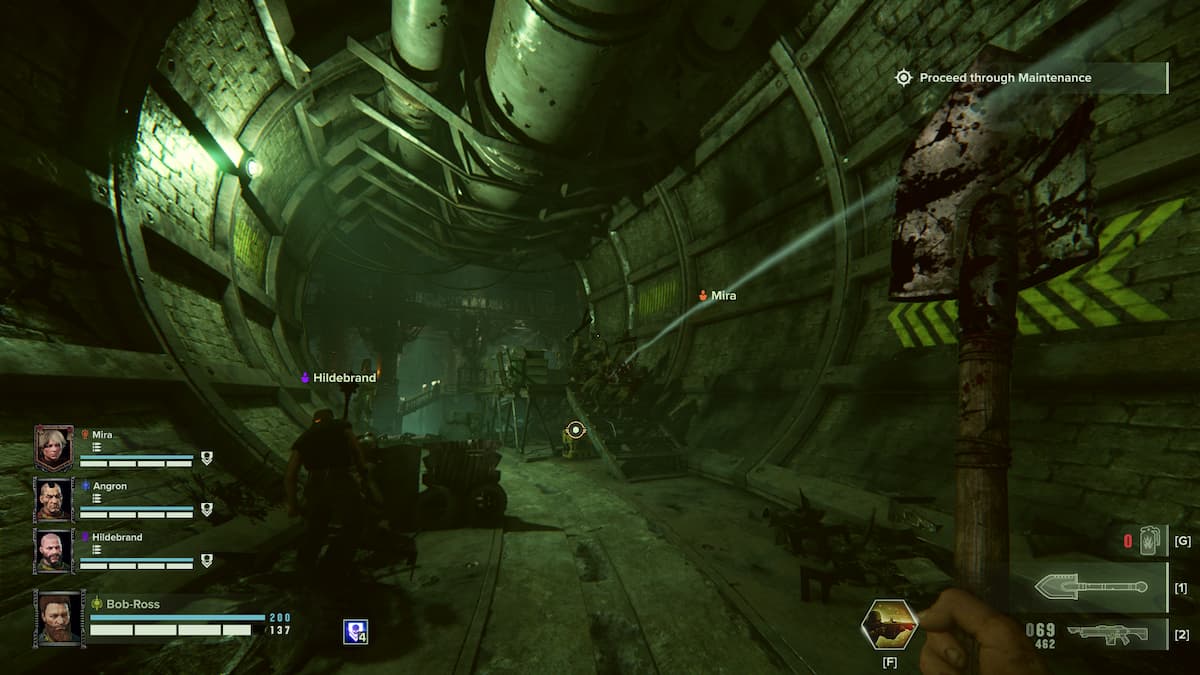Viewport: 1200px width, 675px height.
Task: Click the blue buff icon
Action: click(x=355, y=631)
